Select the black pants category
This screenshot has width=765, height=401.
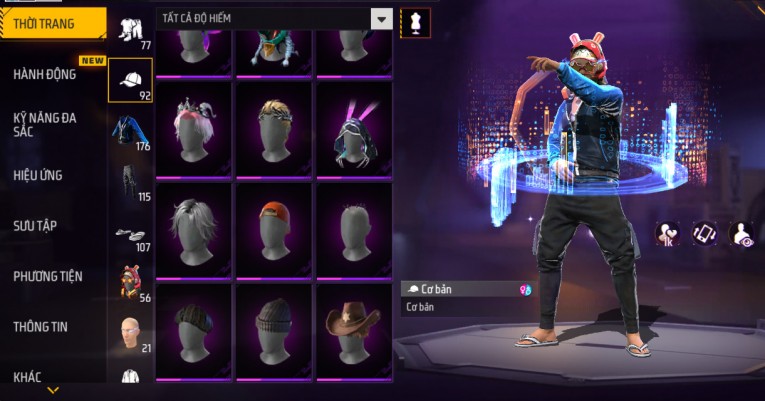[x=130, y=183]
